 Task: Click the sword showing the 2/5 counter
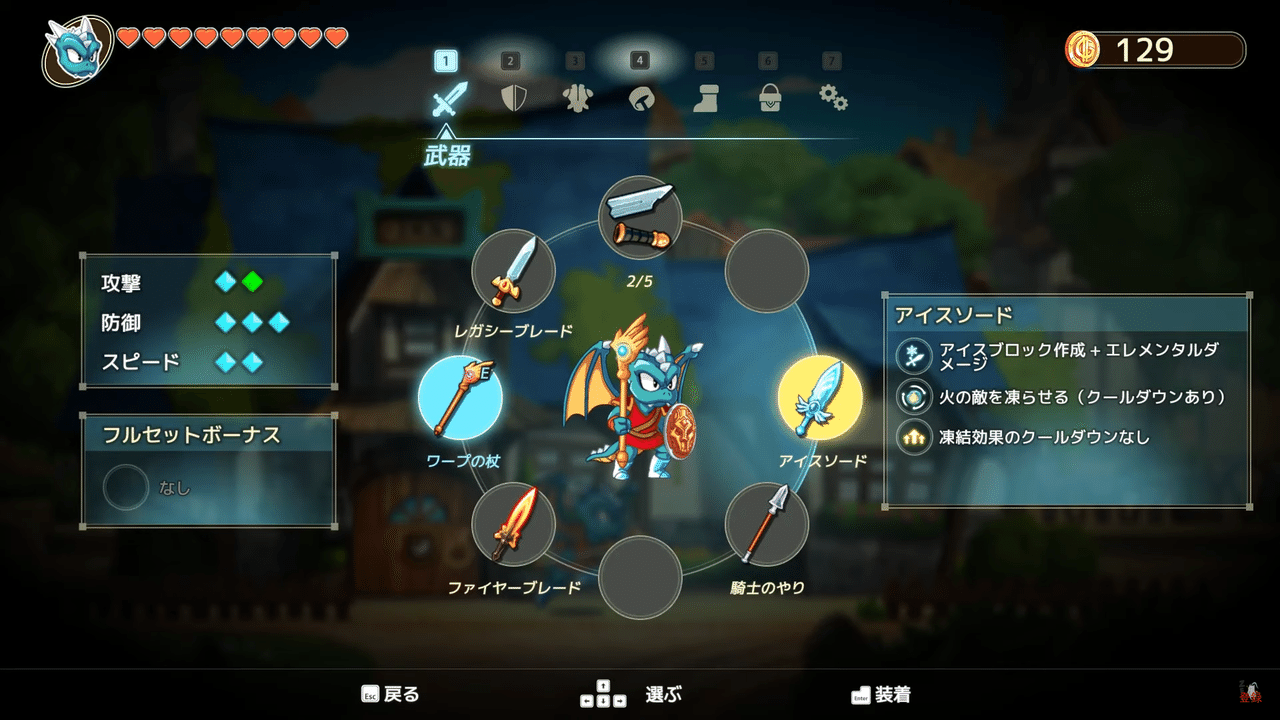click(640, 215)
